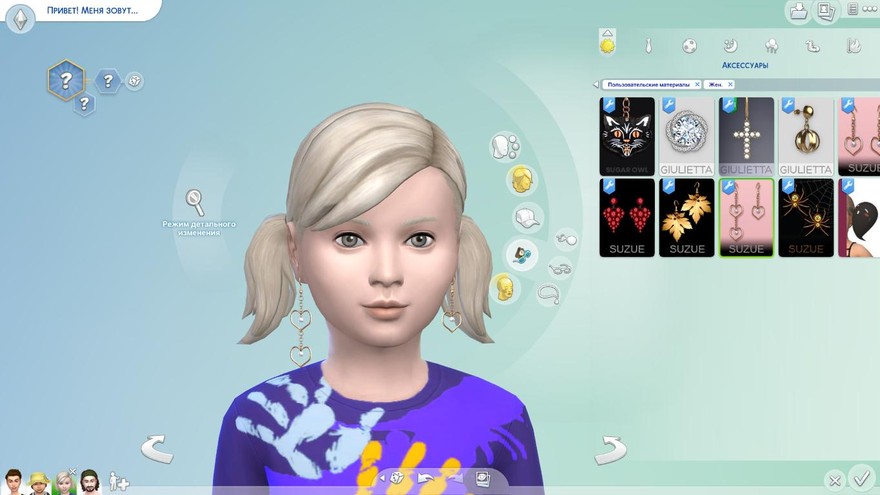Remove the "Жен." filter tag
Screen dimensions: 880x495
(x=730, y=85)
